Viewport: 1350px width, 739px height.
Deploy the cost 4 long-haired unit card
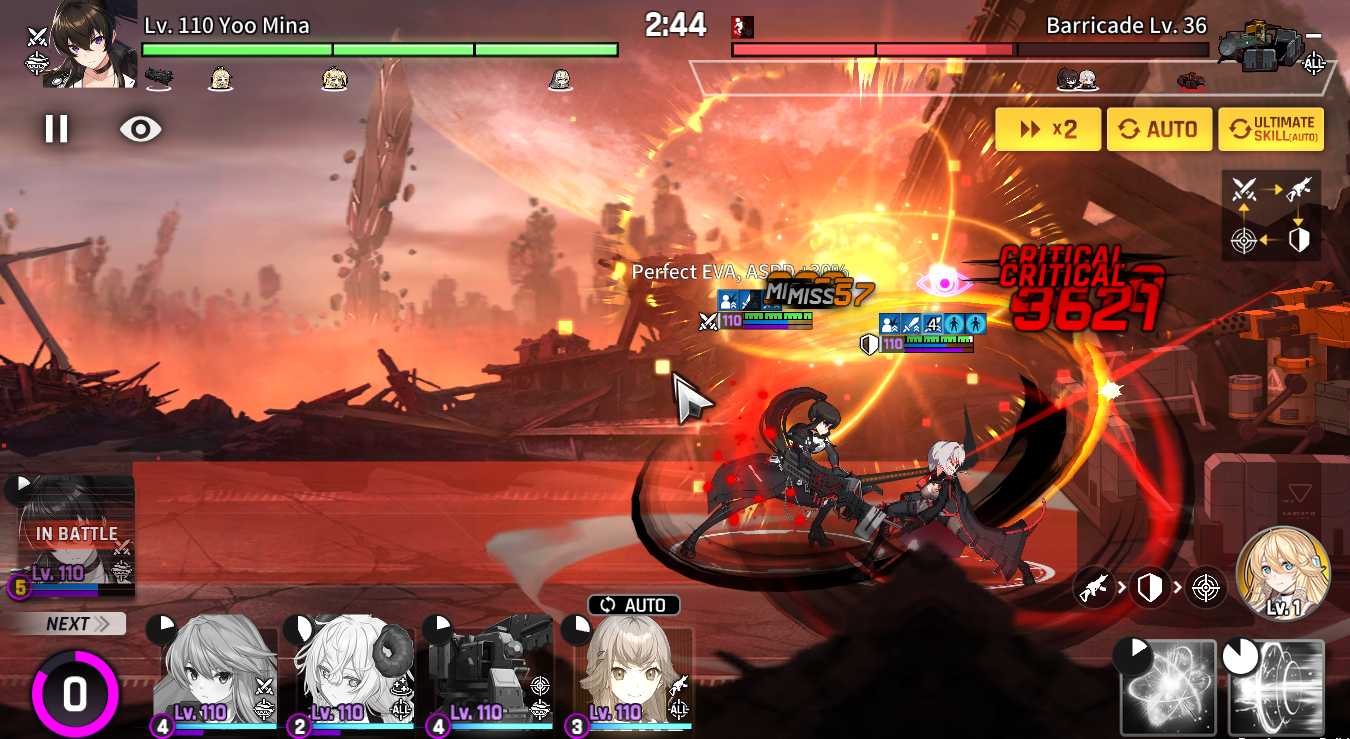215,670
